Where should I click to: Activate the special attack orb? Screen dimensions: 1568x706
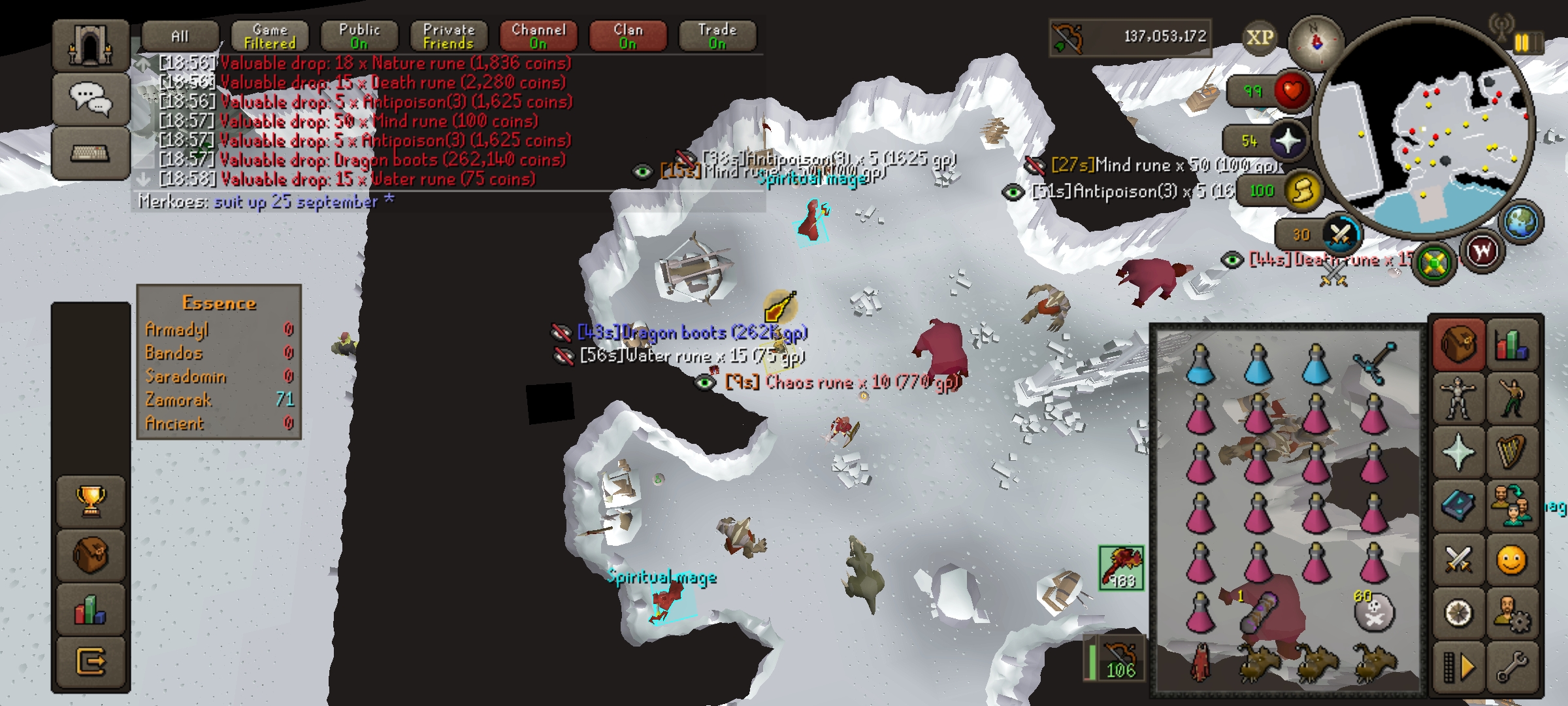(1340, 234)
